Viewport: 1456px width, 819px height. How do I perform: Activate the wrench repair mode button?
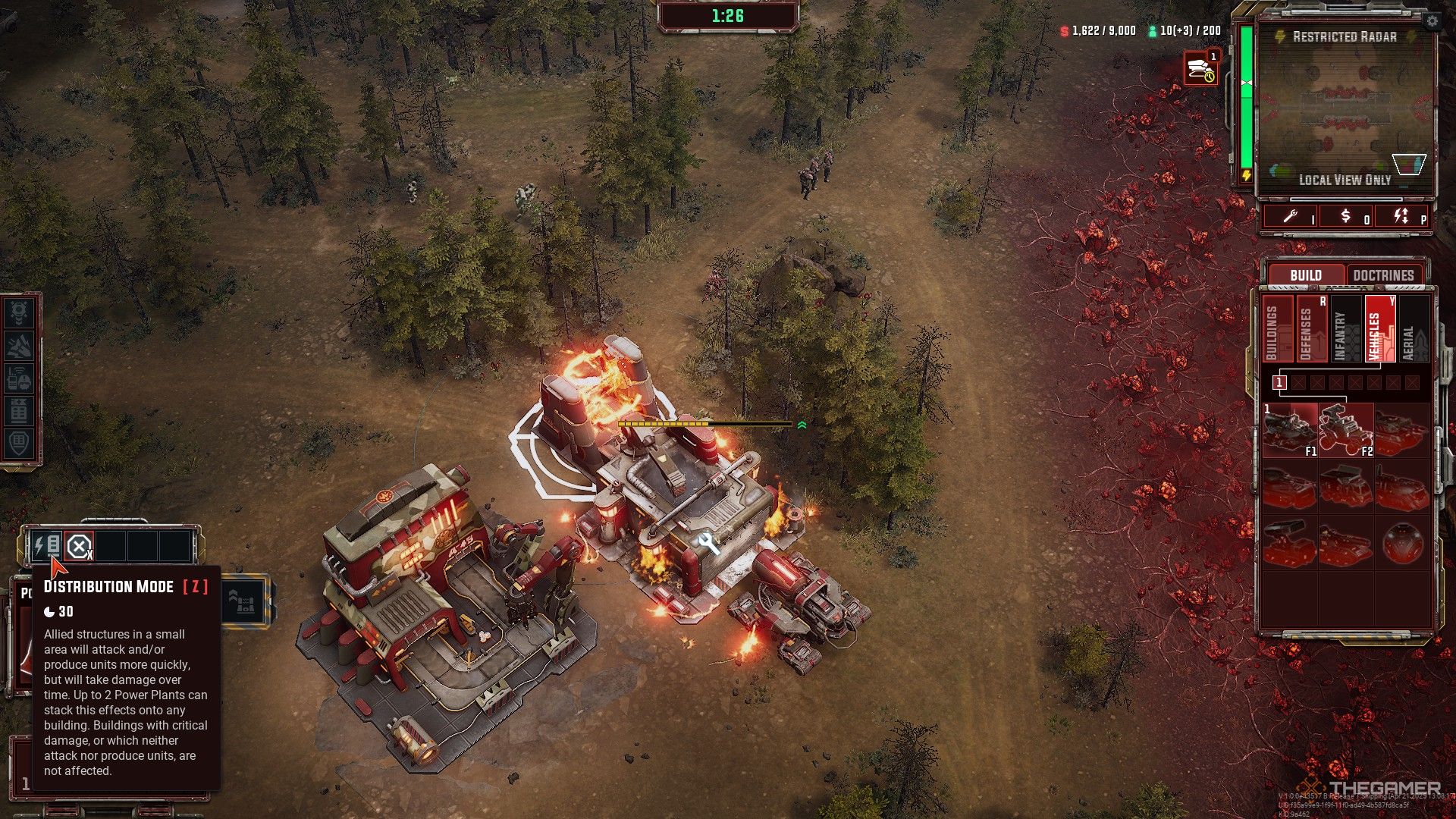click(x=1291, y=217)
